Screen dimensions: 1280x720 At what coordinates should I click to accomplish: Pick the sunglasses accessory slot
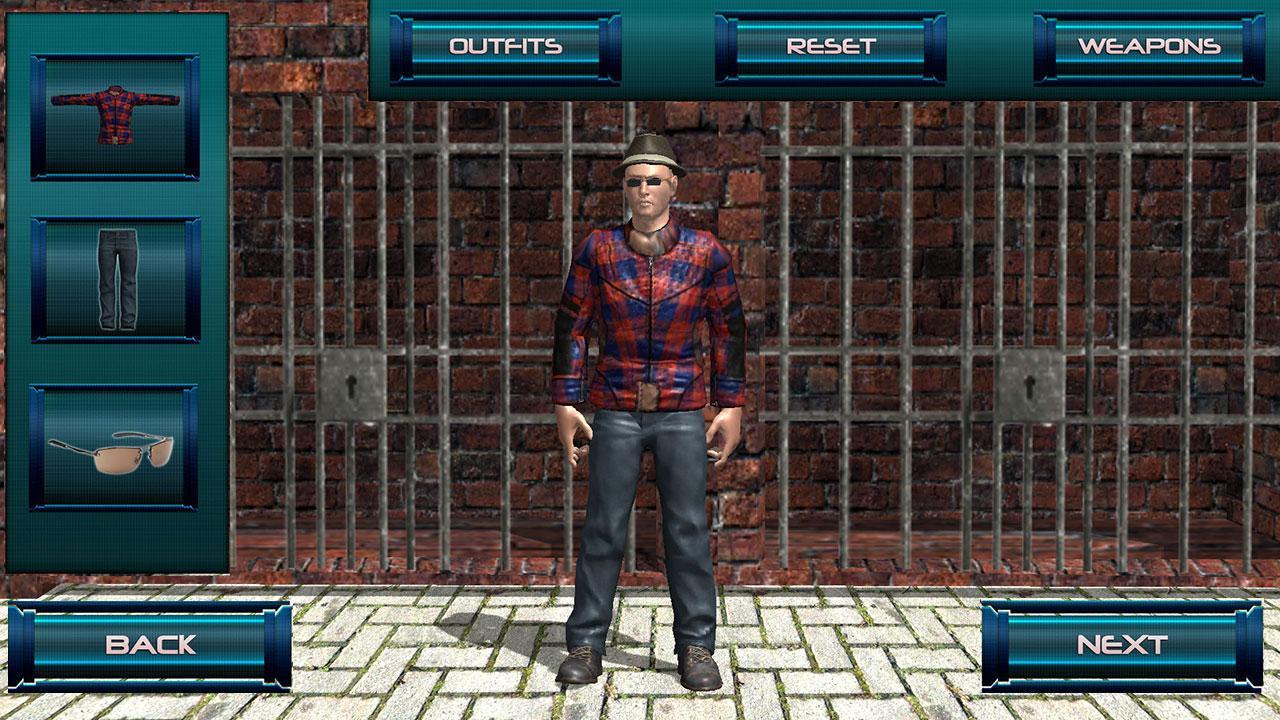tap(114, 447)
